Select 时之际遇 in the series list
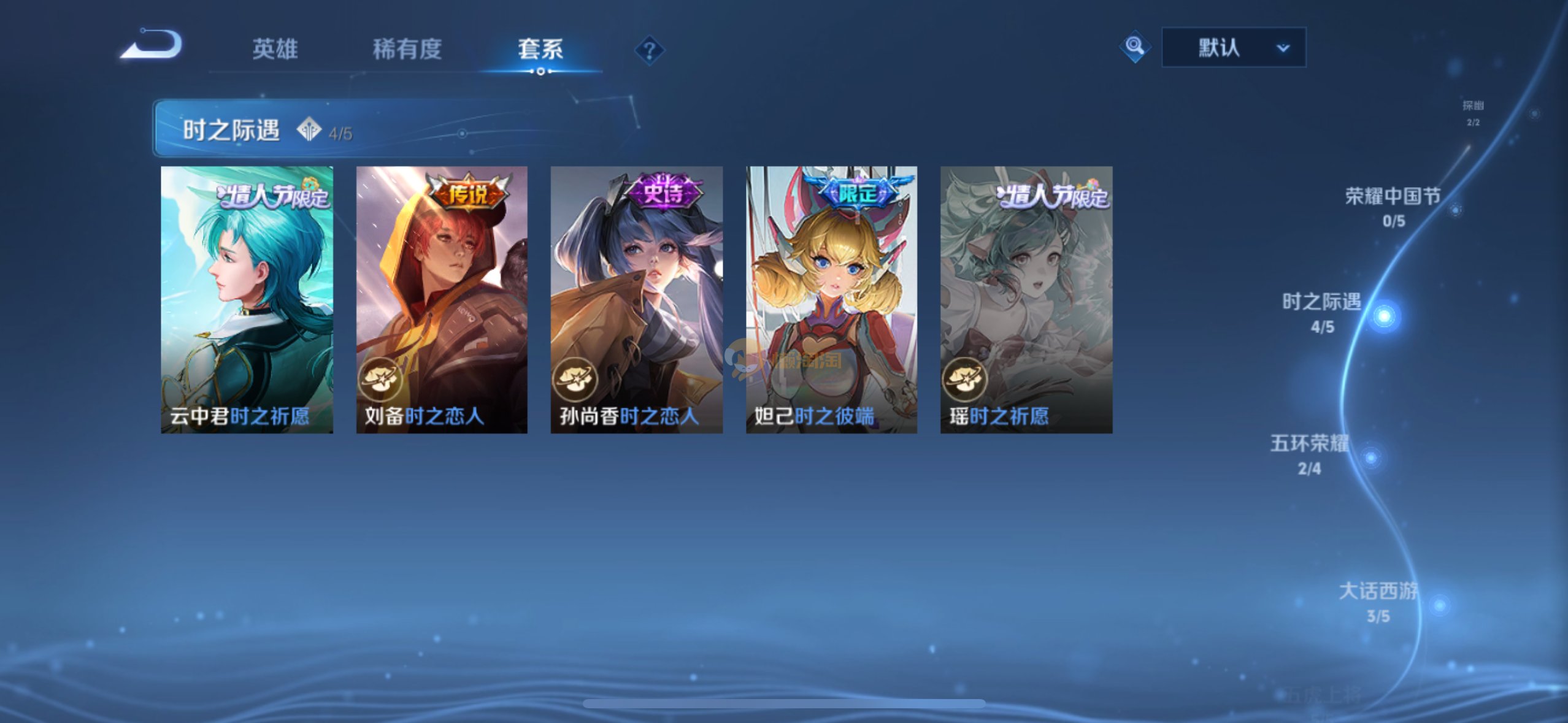This screenshot has height=723, width=1568. pos(1322,312)
